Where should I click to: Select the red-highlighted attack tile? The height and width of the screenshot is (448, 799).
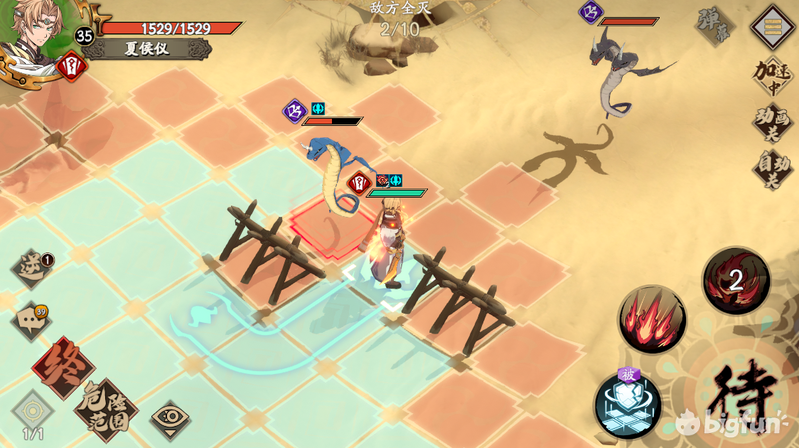[x=330, y=224]
